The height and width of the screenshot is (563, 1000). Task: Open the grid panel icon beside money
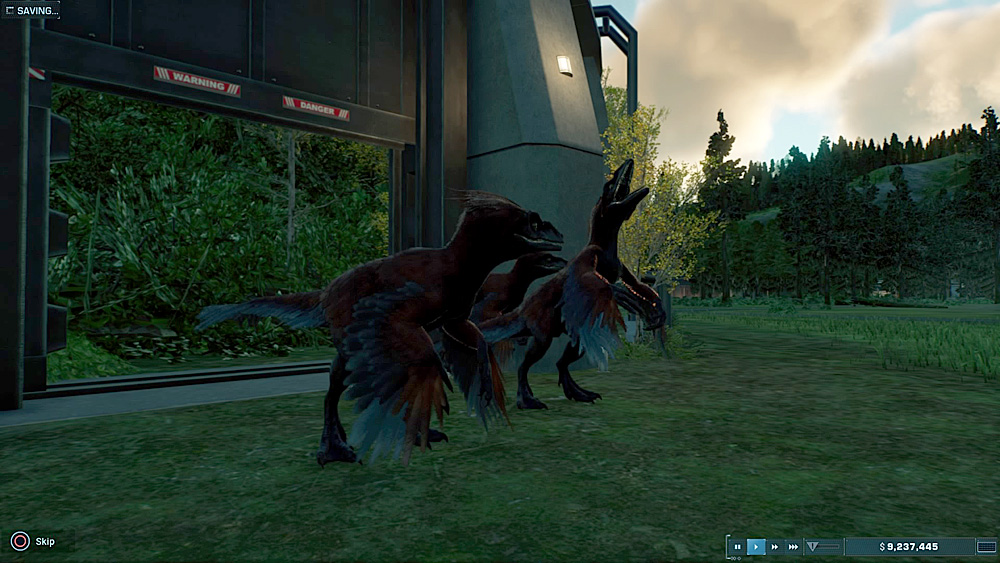coord(987,547)
